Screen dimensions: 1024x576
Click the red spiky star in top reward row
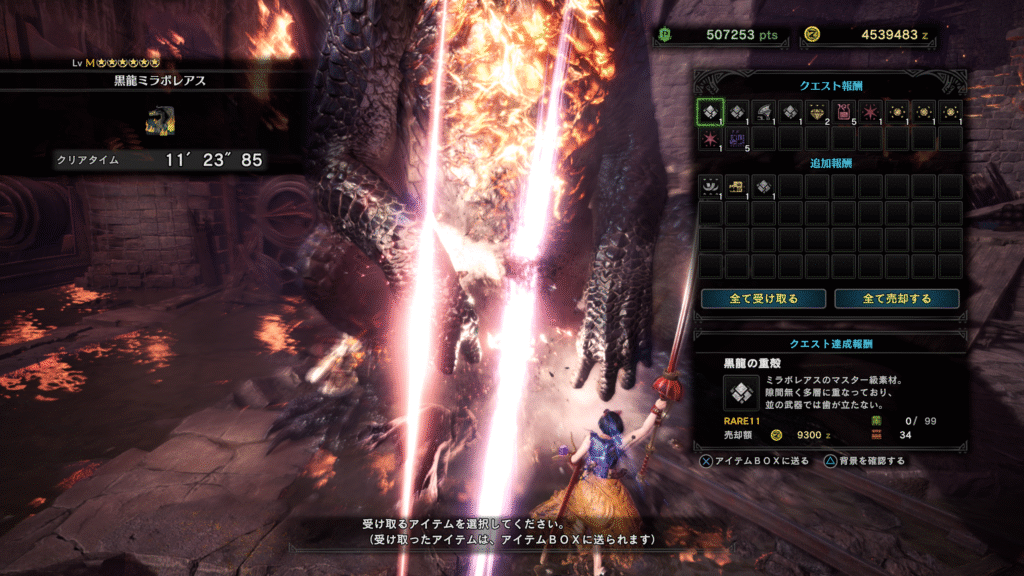869,112
